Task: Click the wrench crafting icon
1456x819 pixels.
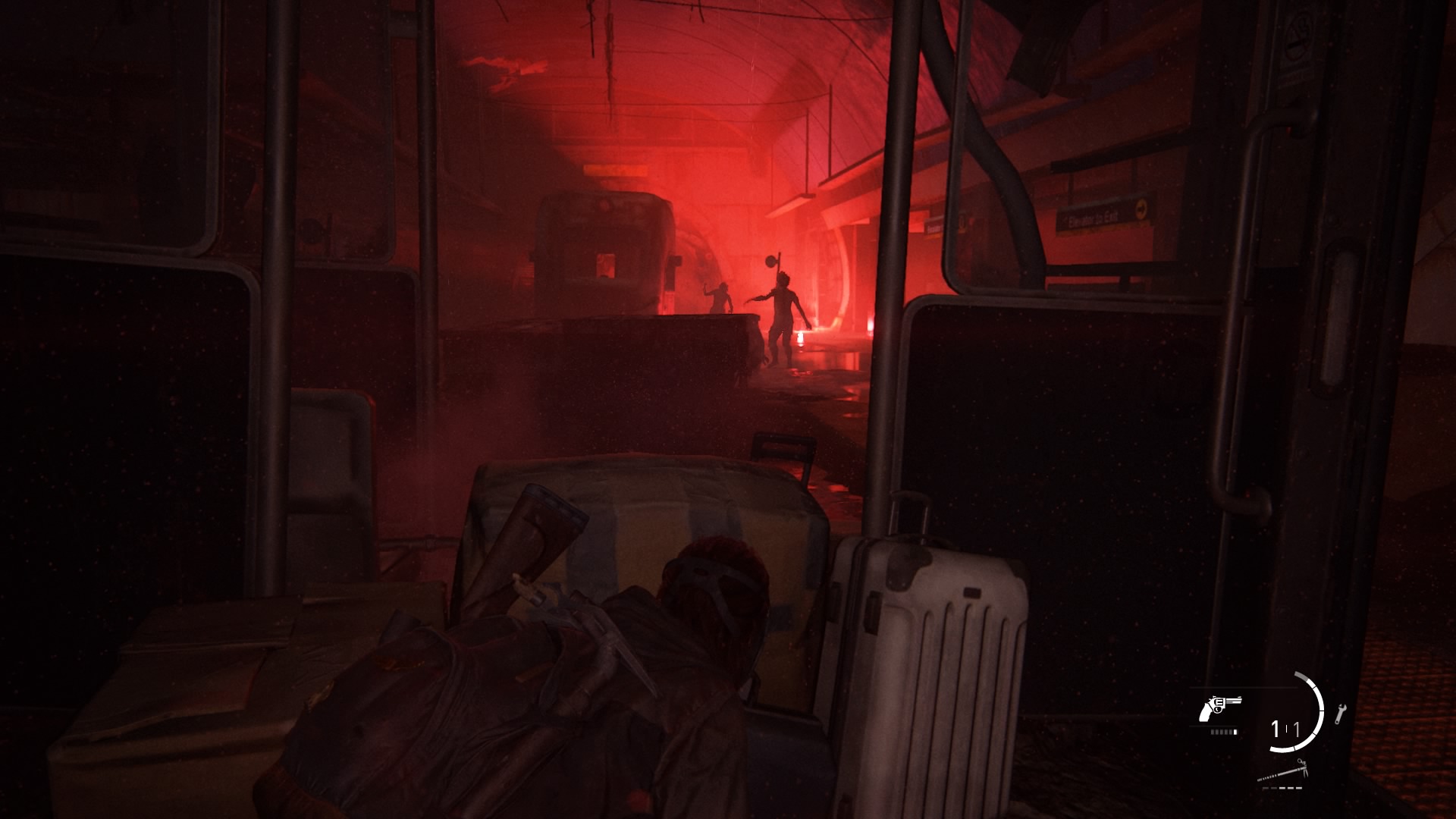Action: [x=1340, y=713]
